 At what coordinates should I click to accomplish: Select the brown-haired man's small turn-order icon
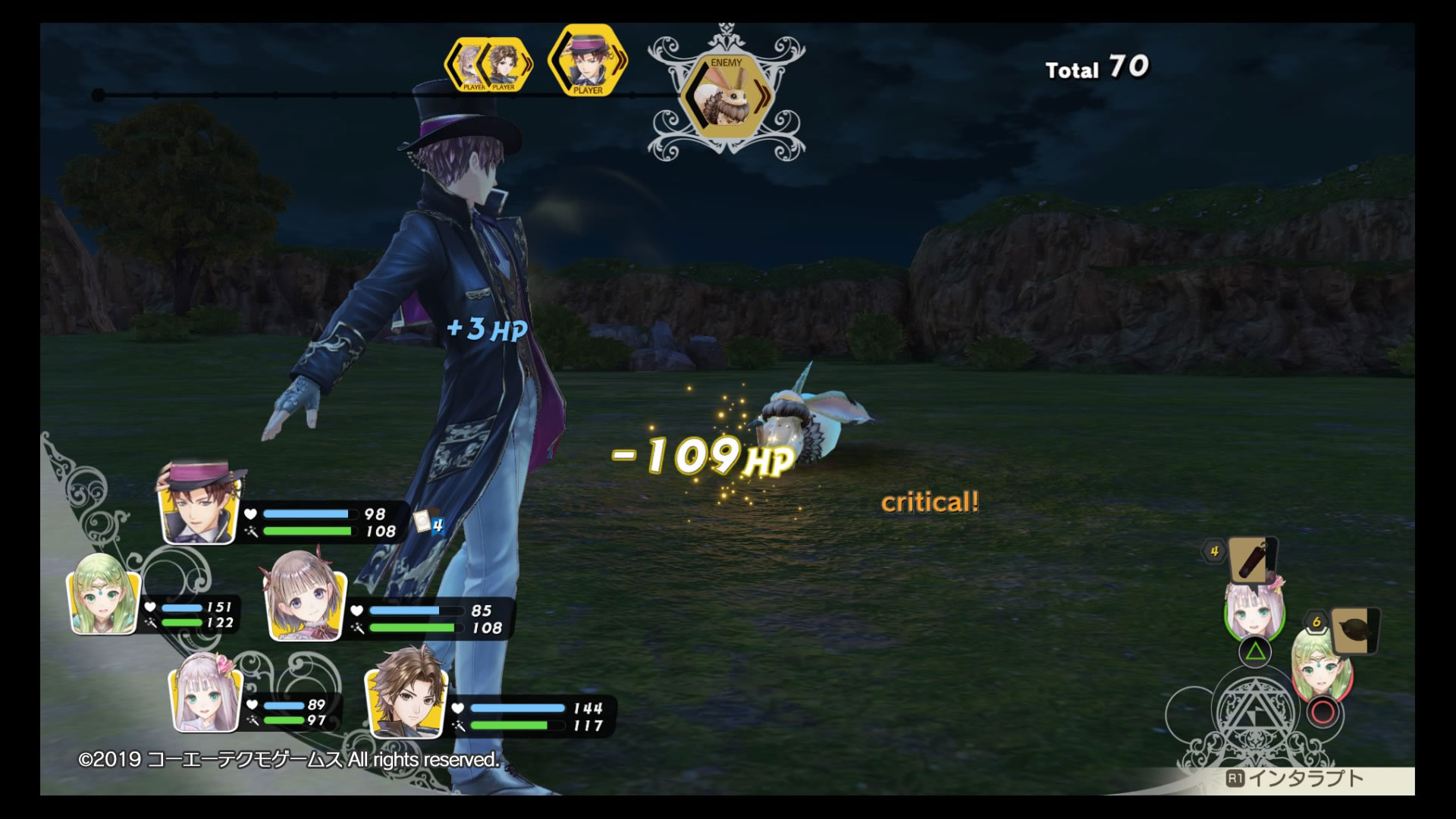505,65
